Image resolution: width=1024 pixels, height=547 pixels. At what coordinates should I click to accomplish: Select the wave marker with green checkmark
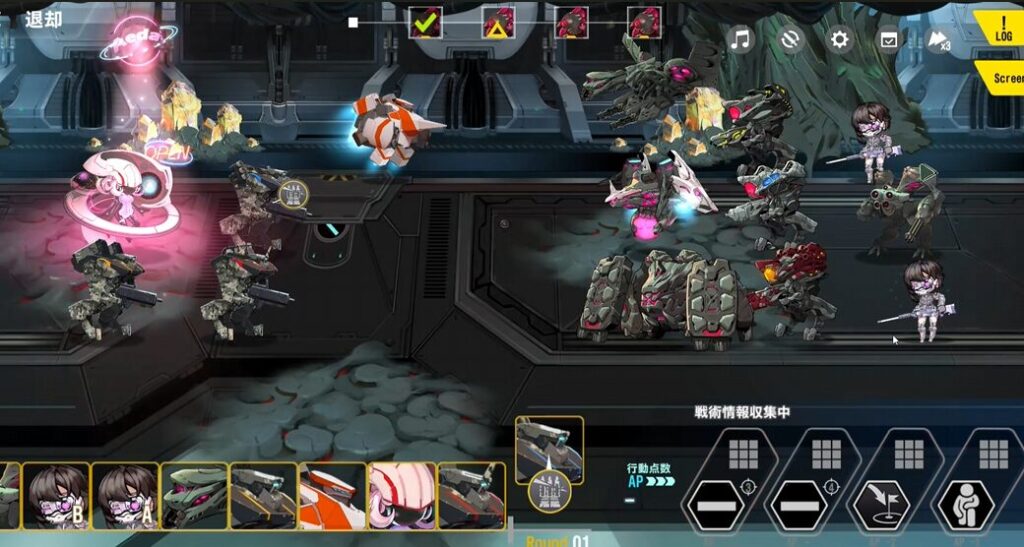426,22
